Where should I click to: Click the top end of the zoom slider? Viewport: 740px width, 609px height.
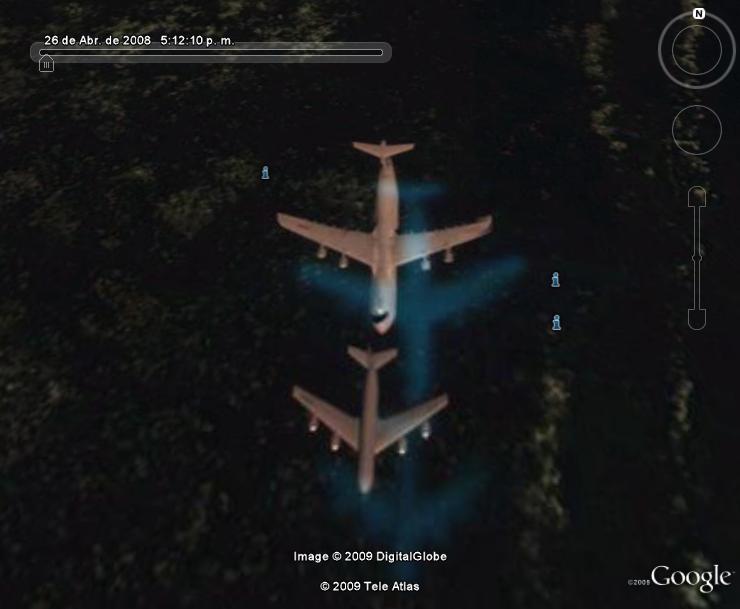(697, 197)
